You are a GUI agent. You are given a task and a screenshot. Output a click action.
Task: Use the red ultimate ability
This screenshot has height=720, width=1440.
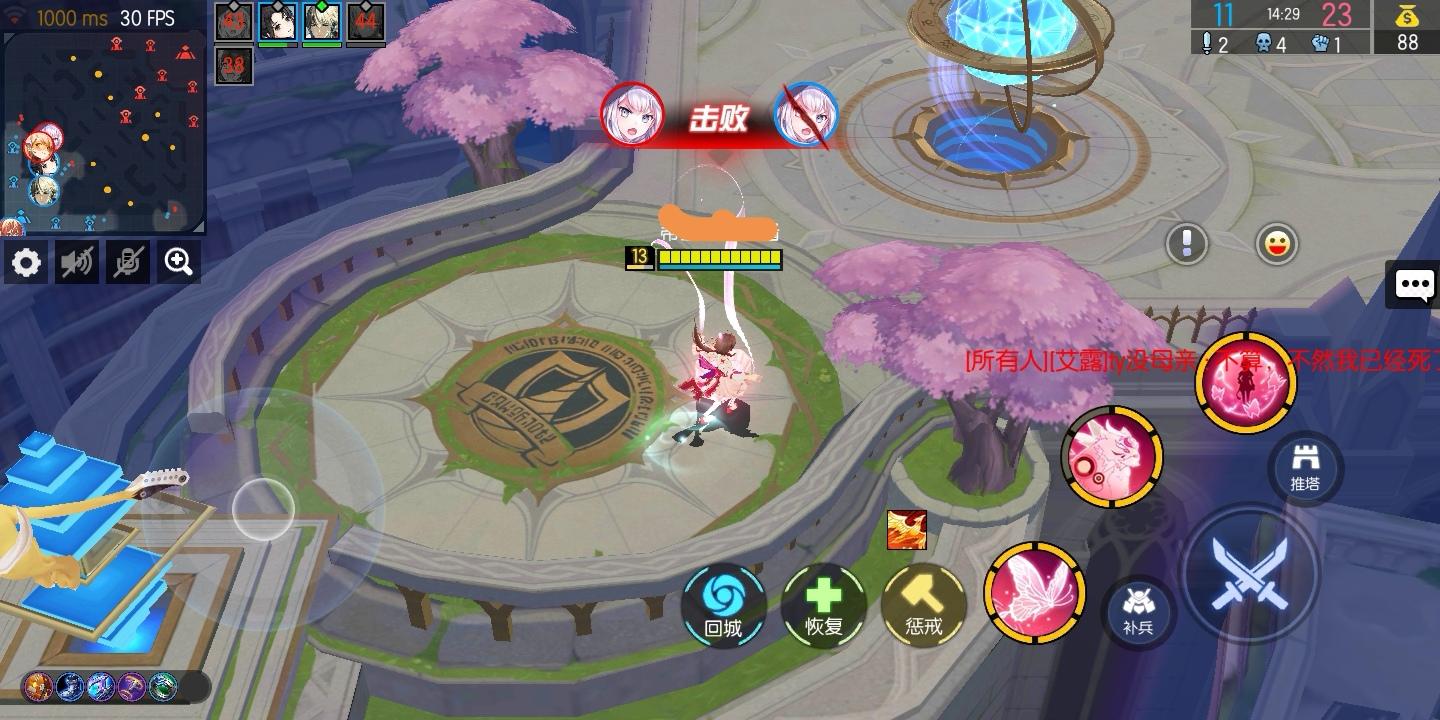pos(1246,385)
